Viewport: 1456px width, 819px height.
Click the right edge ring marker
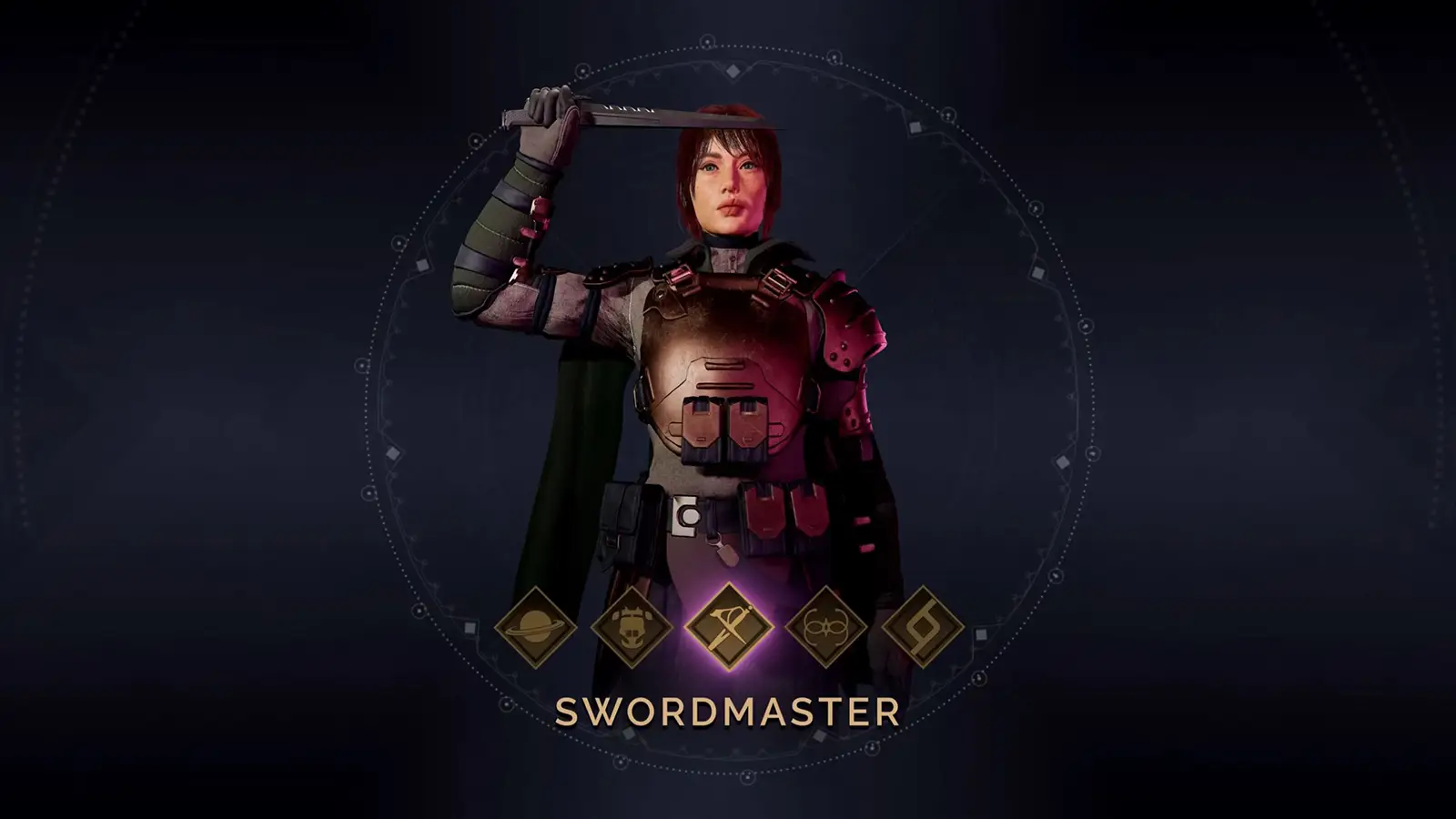[1093, 451]
